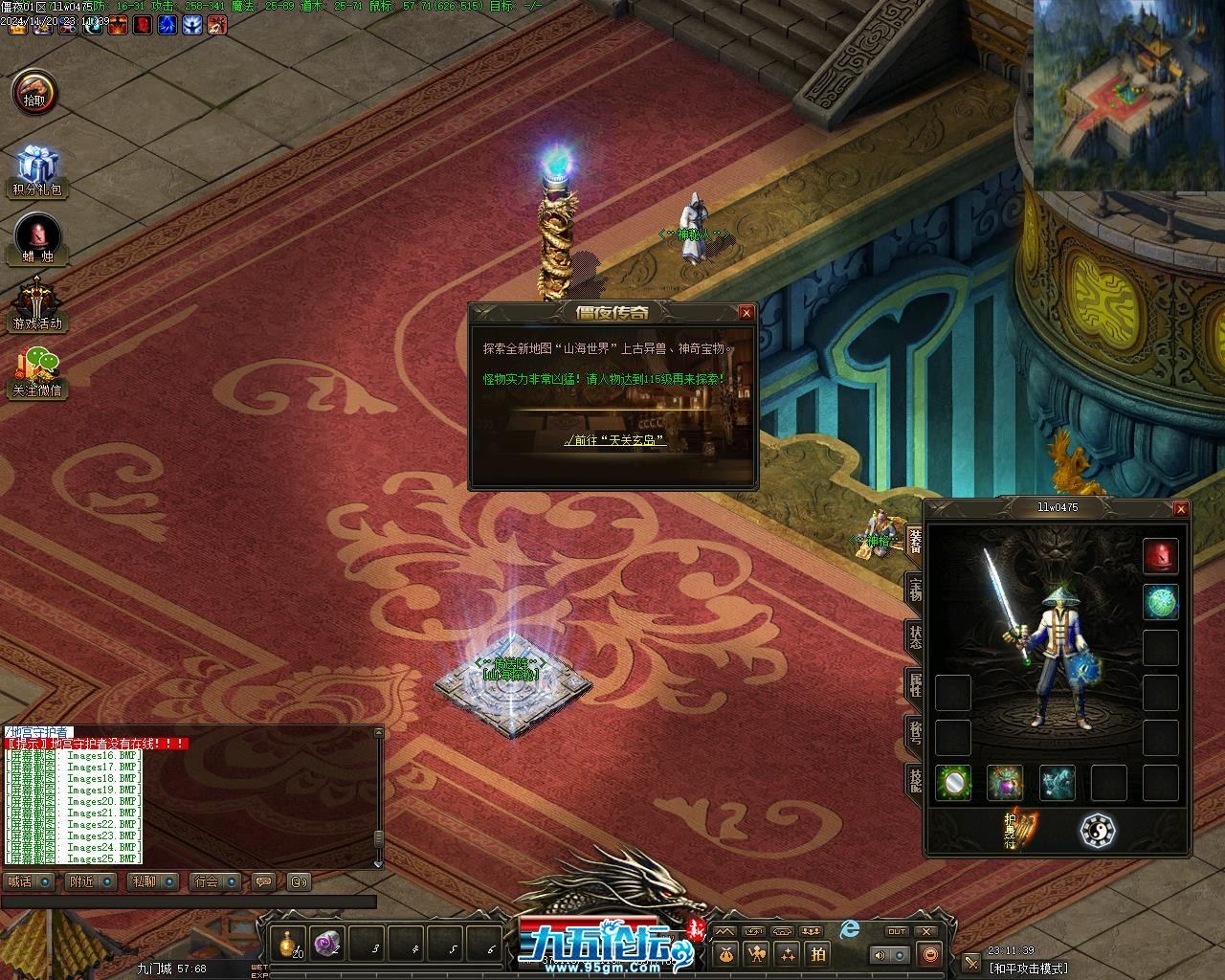Screen dimensions: 1225x980
Task: Toggle the 喊话 shout chat channel
Action: point(29,881)
